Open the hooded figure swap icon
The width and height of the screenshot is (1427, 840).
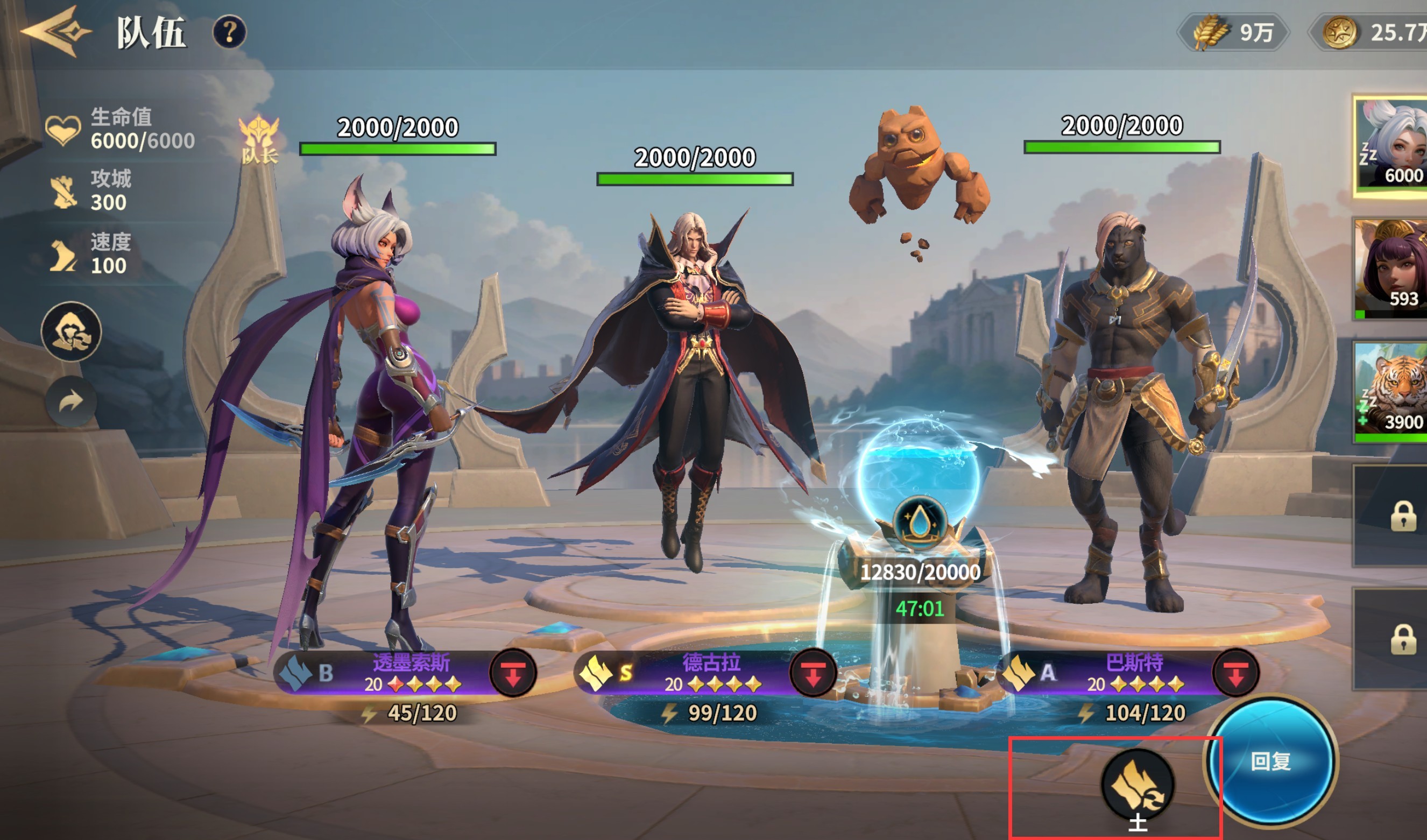72,332
